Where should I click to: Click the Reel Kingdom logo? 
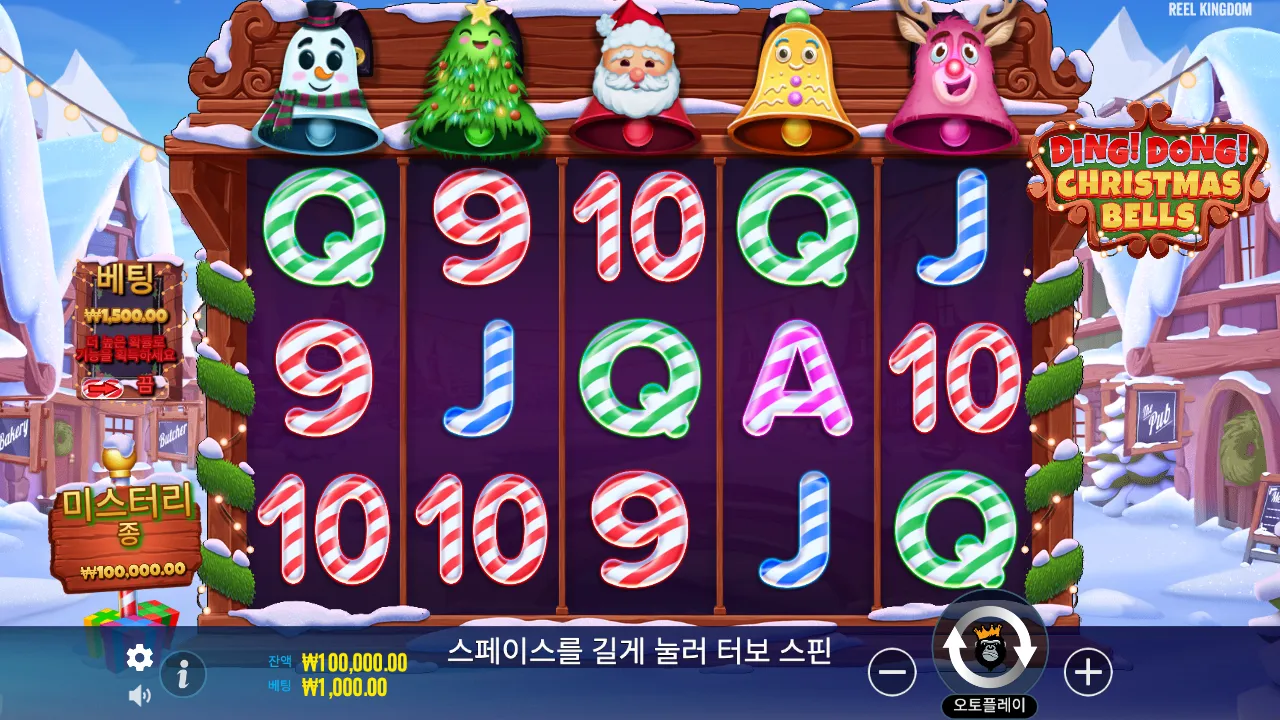click(x=1210, y=10)
